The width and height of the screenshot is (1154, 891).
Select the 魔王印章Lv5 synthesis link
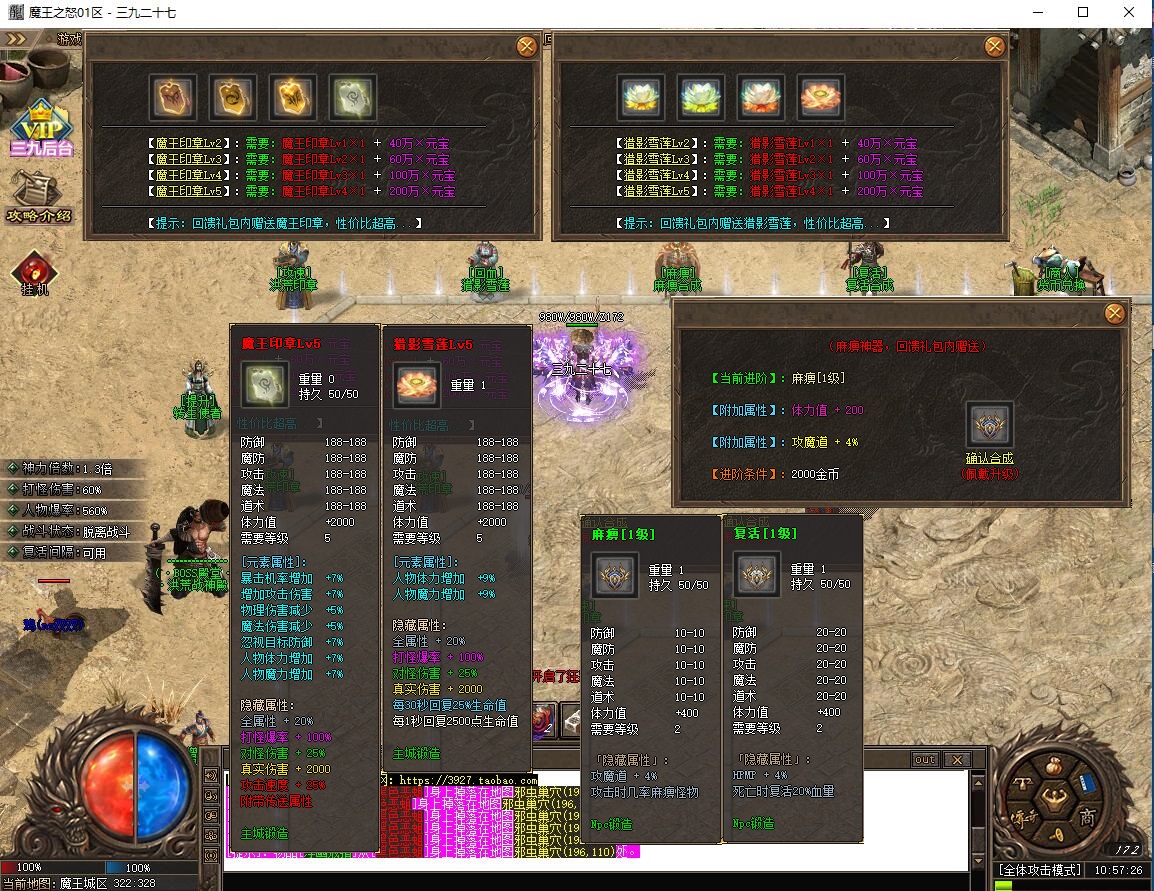click(x=189, y=191)
